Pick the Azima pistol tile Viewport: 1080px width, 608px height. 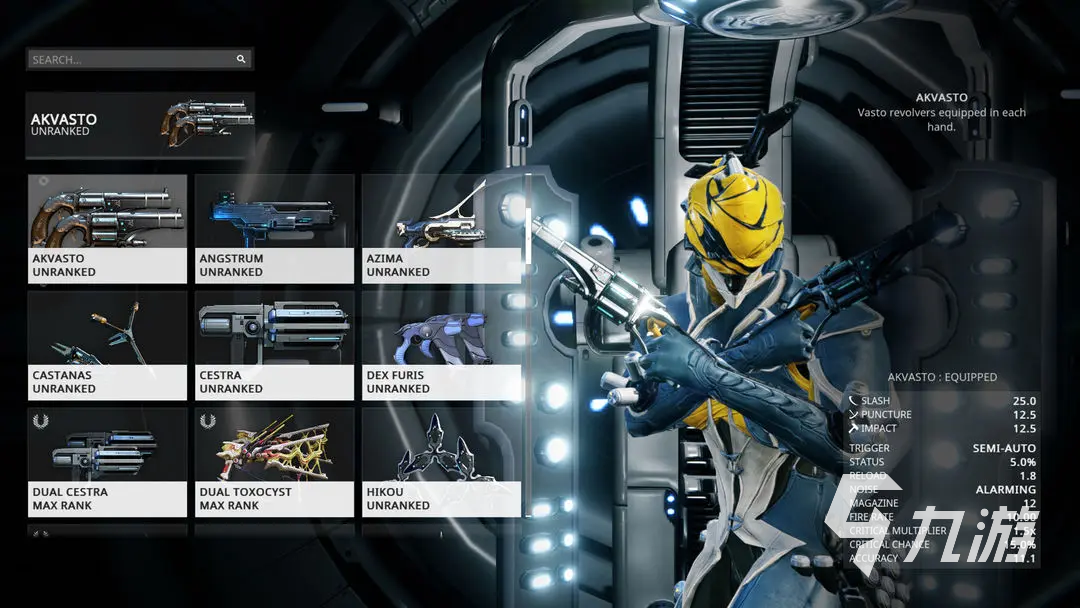point(441,229)
